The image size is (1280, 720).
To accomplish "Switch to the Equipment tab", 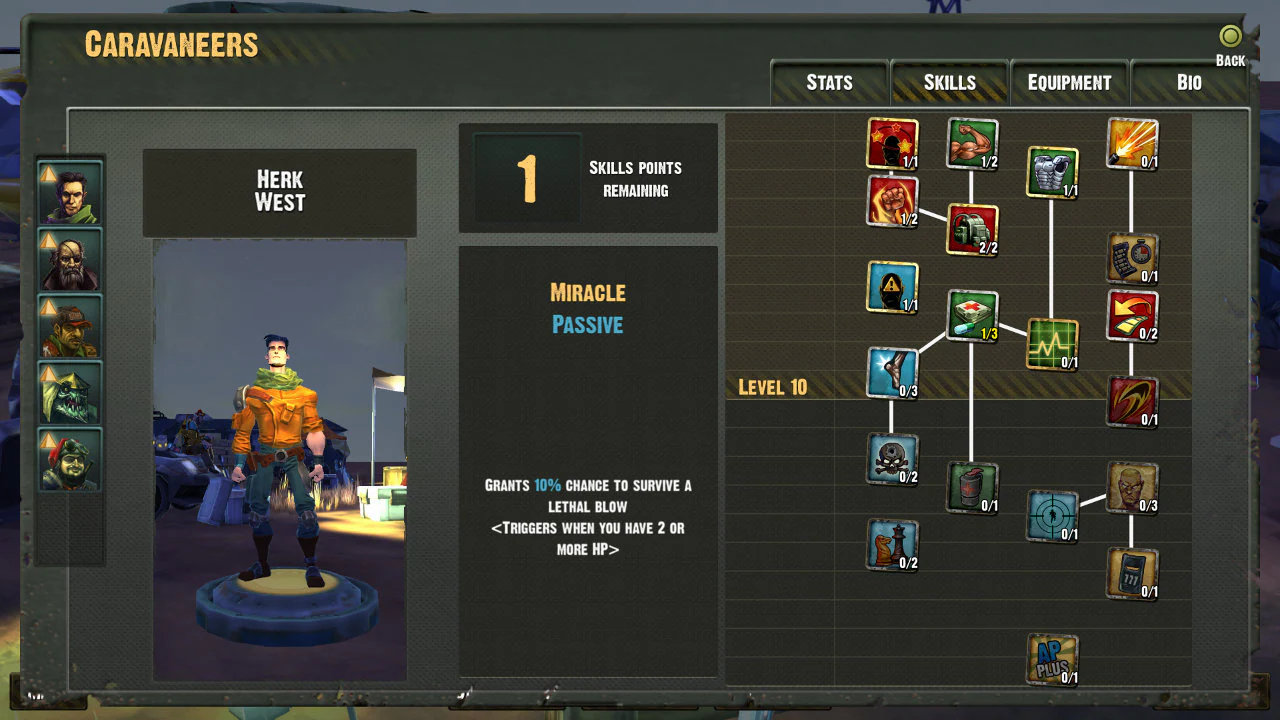I will [1069, 83].
